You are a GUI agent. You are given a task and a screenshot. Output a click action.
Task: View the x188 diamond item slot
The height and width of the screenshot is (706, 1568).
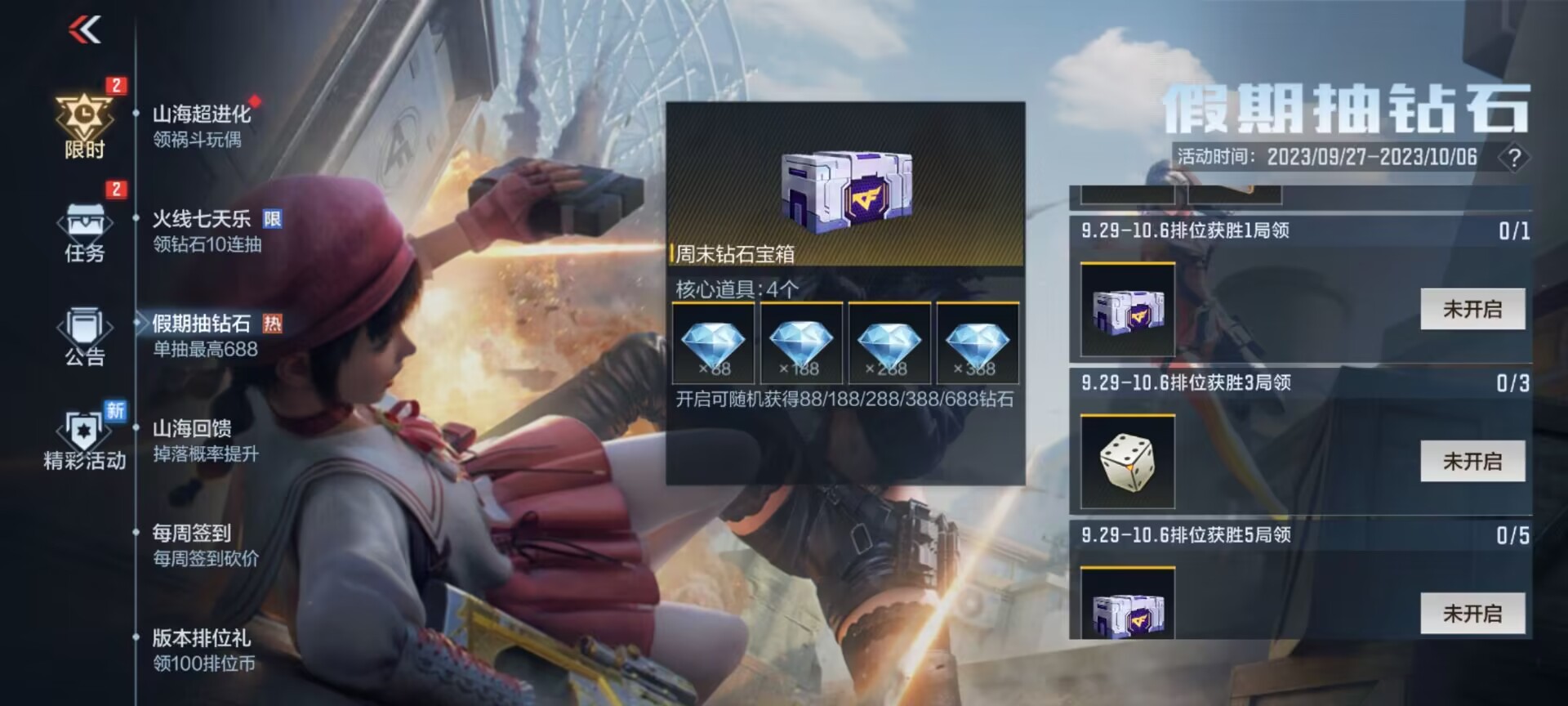point(801,343)
